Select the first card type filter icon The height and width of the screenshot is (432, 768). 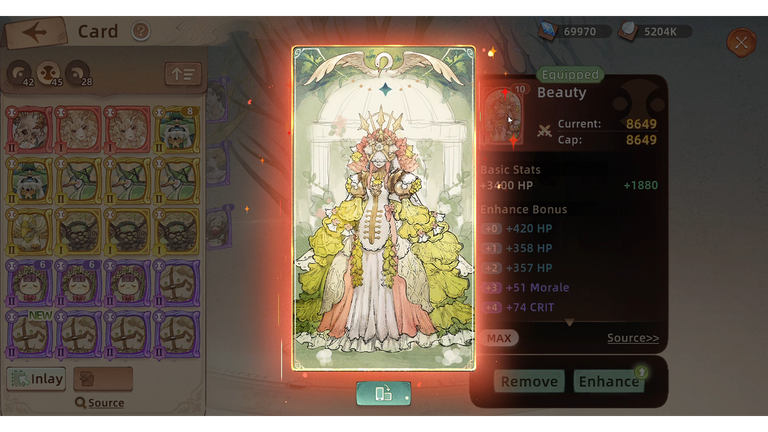tap(19, 74)
